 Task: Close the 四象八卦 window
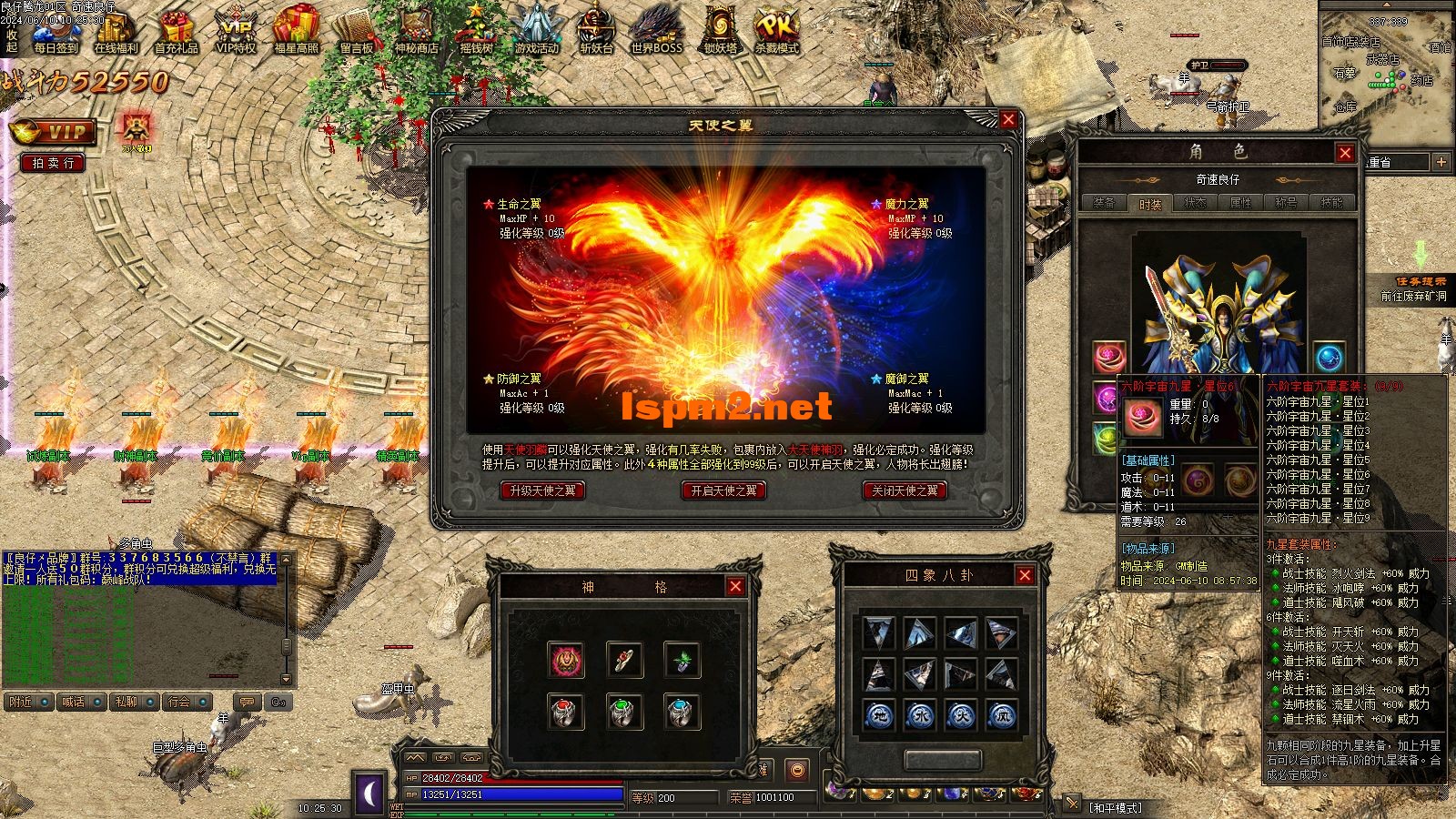[x=1025, y=575]
